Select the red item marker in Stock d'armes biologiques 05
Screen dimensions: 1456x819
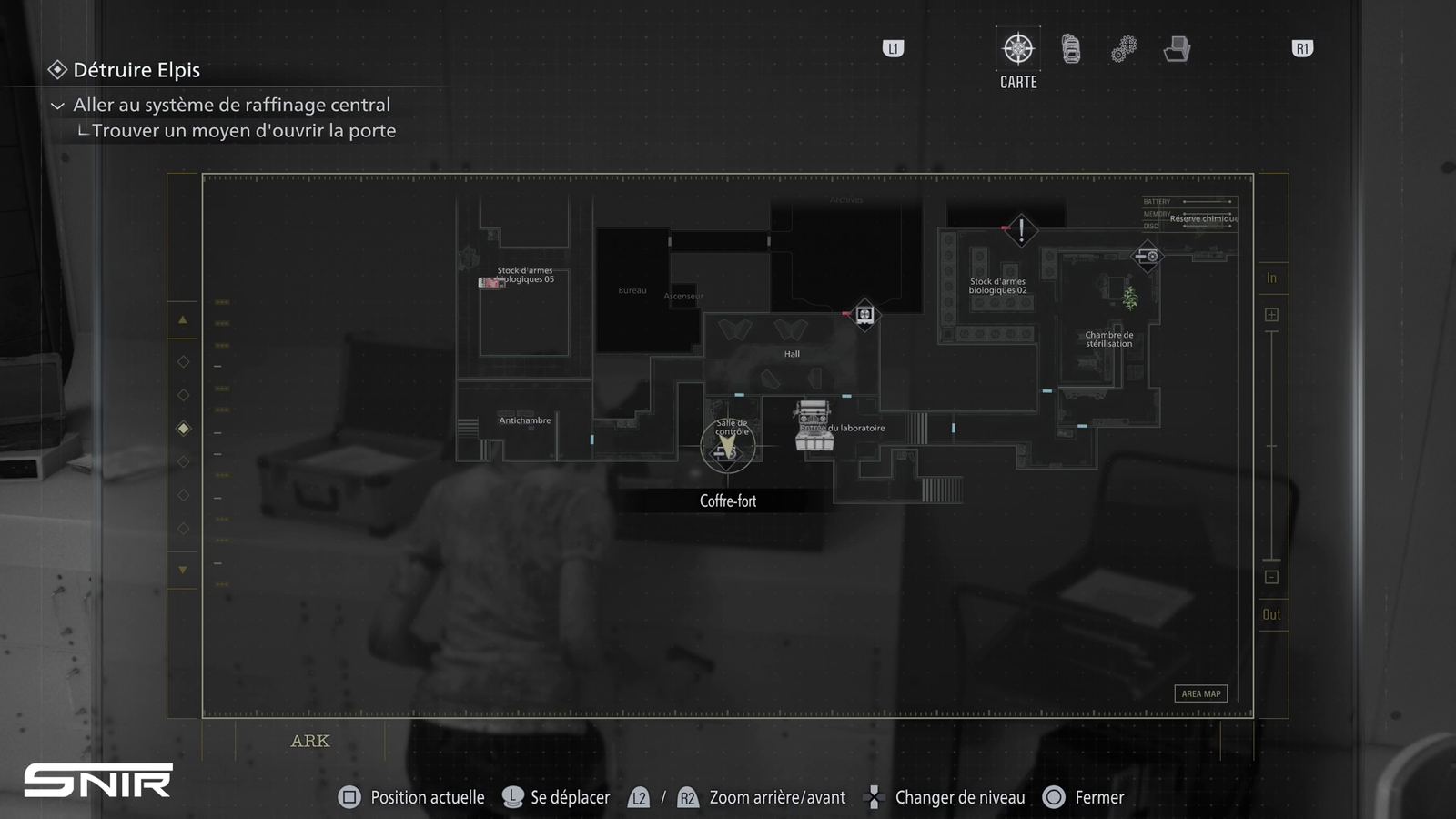click(x=490, y=283)
